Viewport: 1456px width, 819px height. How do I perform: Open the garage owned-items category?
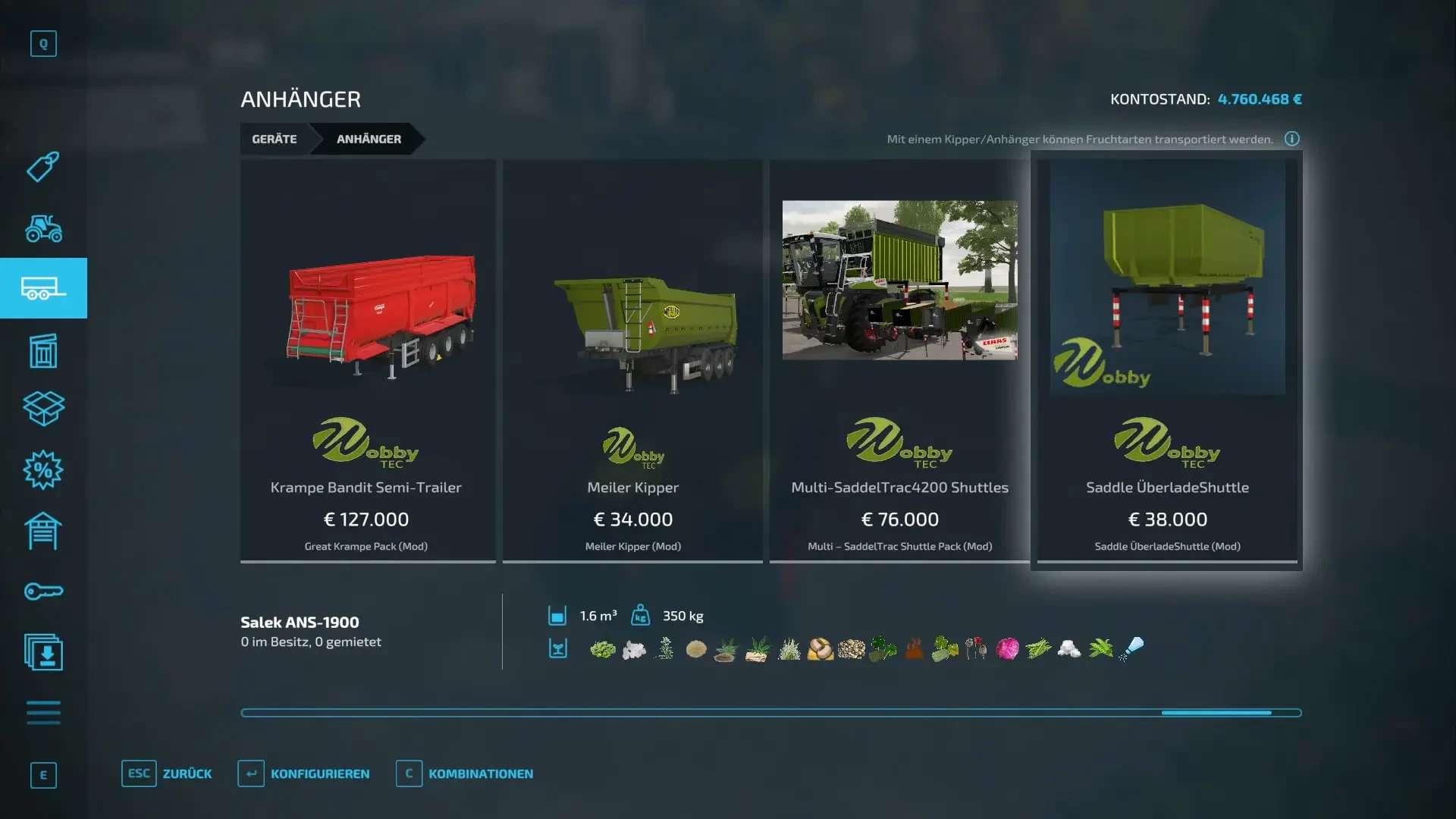pyautogui.click(x=43, y=531)
